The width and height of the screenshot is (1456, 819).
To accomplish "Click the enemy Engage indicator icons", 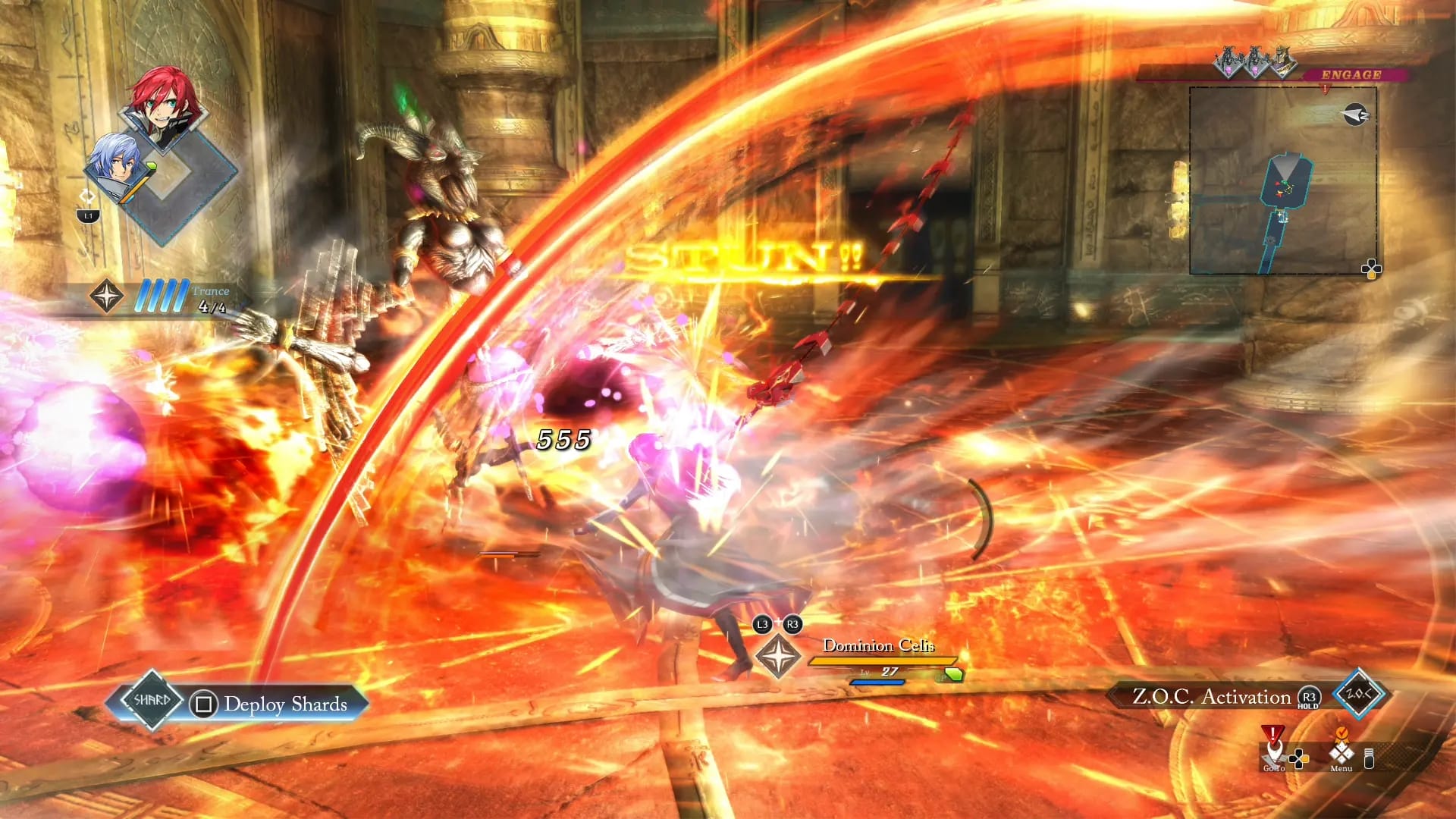I will click(x=1255, y=62).
